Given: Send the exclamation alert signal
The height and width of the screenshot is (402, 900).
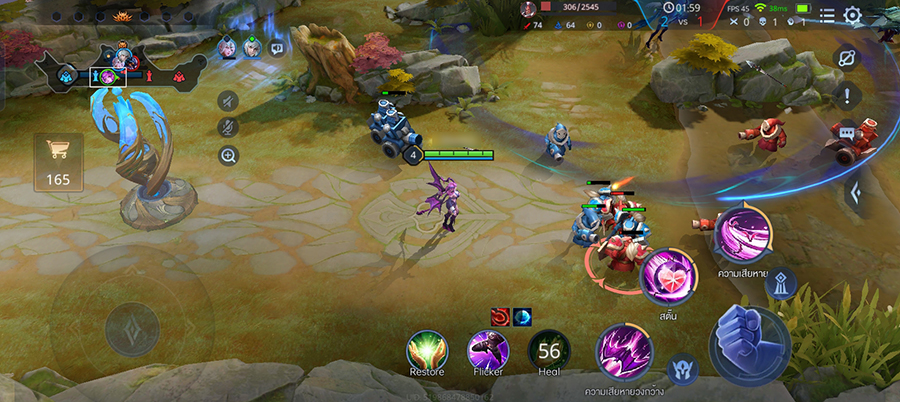Looking at the screenshot, I should point(847,96).
